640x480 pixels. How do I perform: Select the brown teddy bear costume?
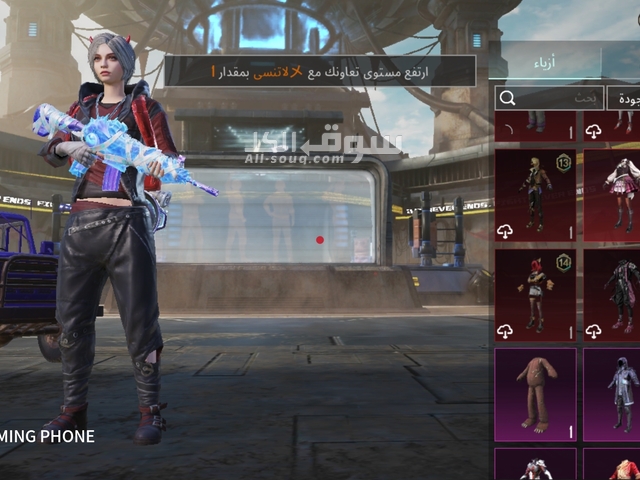tap(535, 393)
